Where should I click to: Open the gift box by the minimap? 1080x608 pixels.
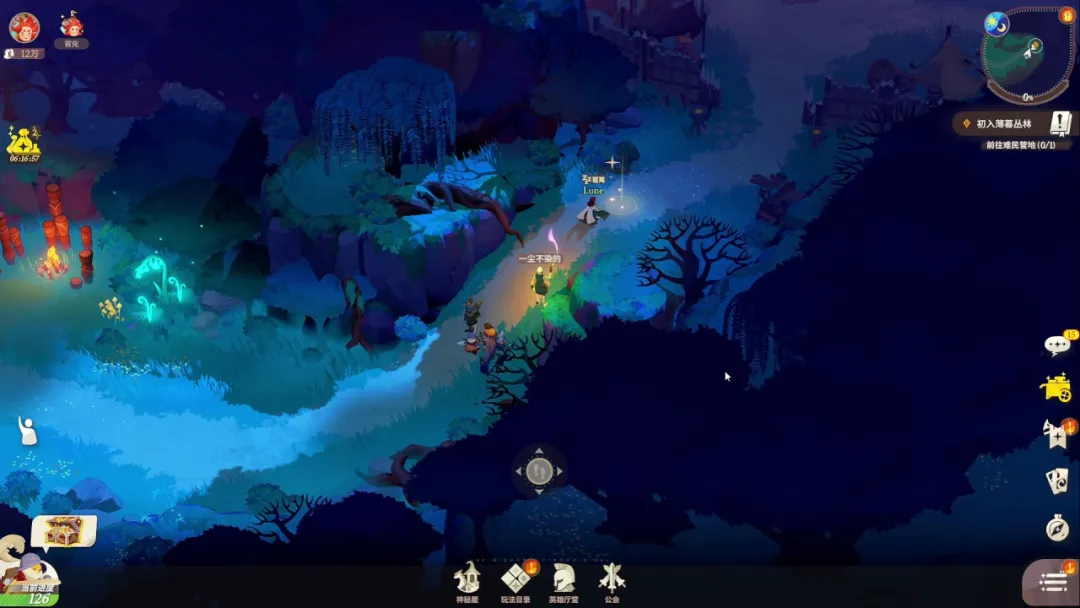[1066, 16]
